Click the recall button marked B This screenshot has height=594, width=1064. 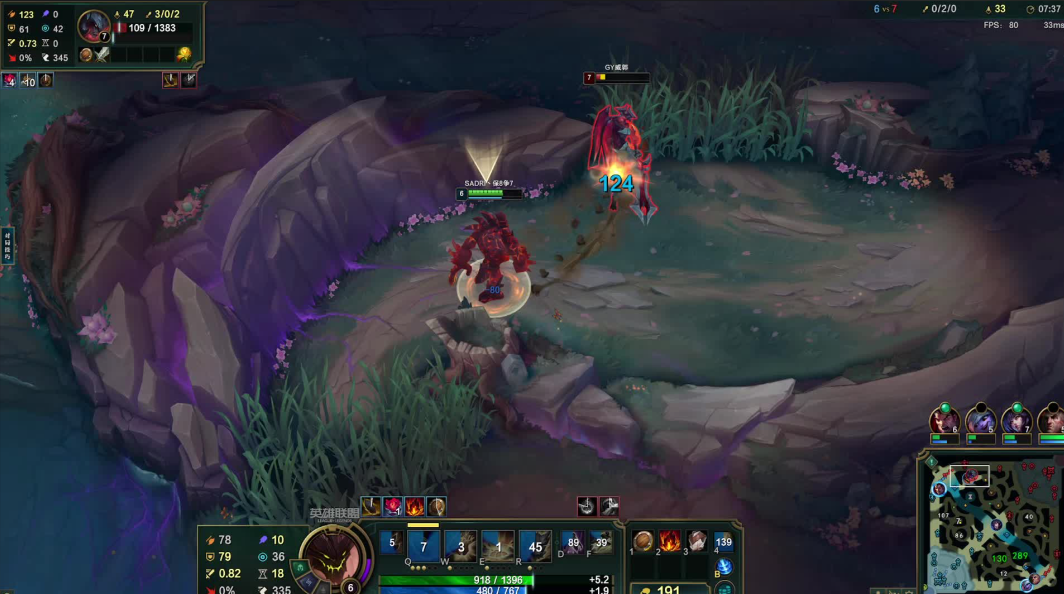(724, 567)
